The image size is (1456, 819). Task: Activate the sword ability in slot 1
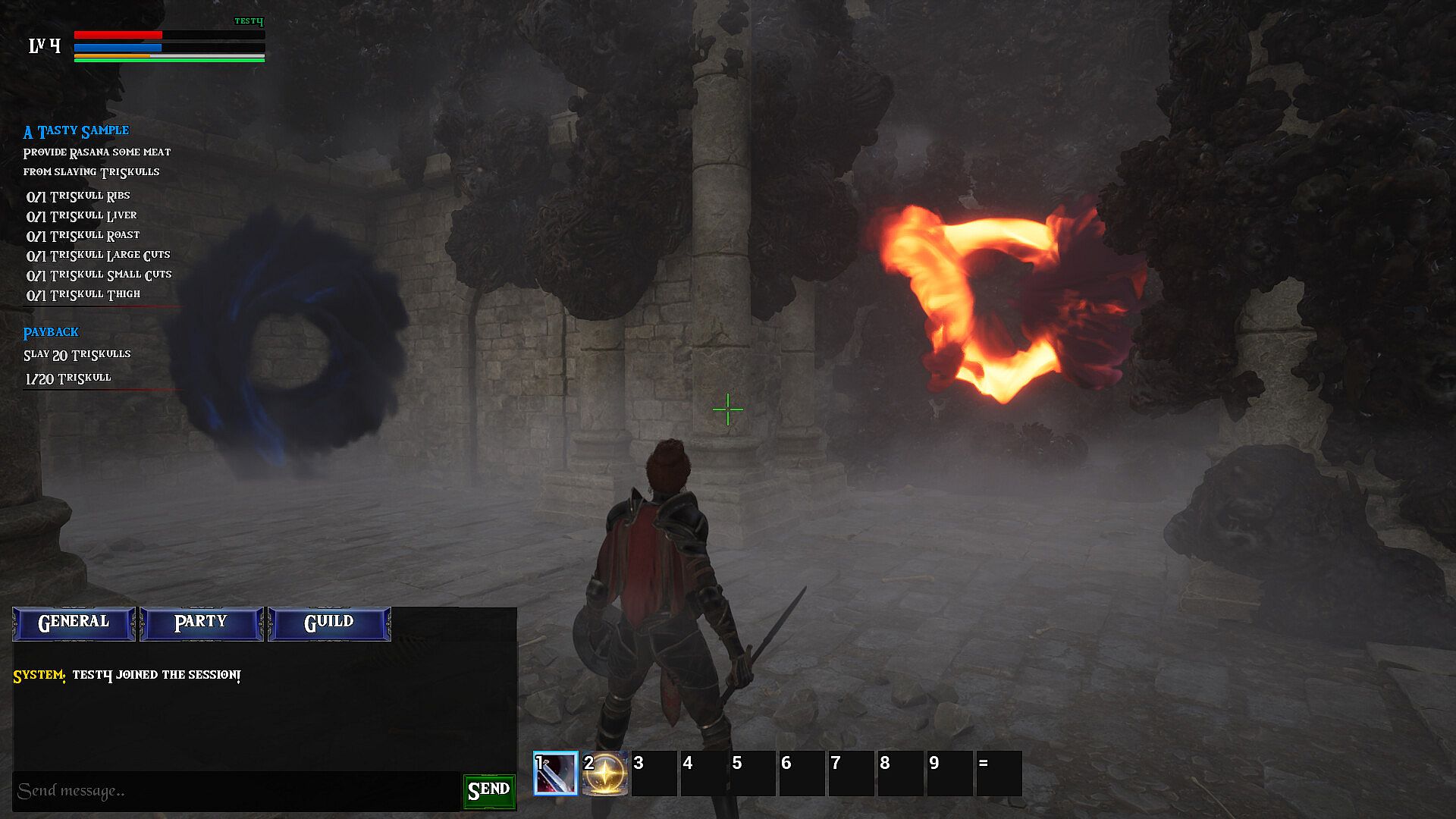point(556,773)
